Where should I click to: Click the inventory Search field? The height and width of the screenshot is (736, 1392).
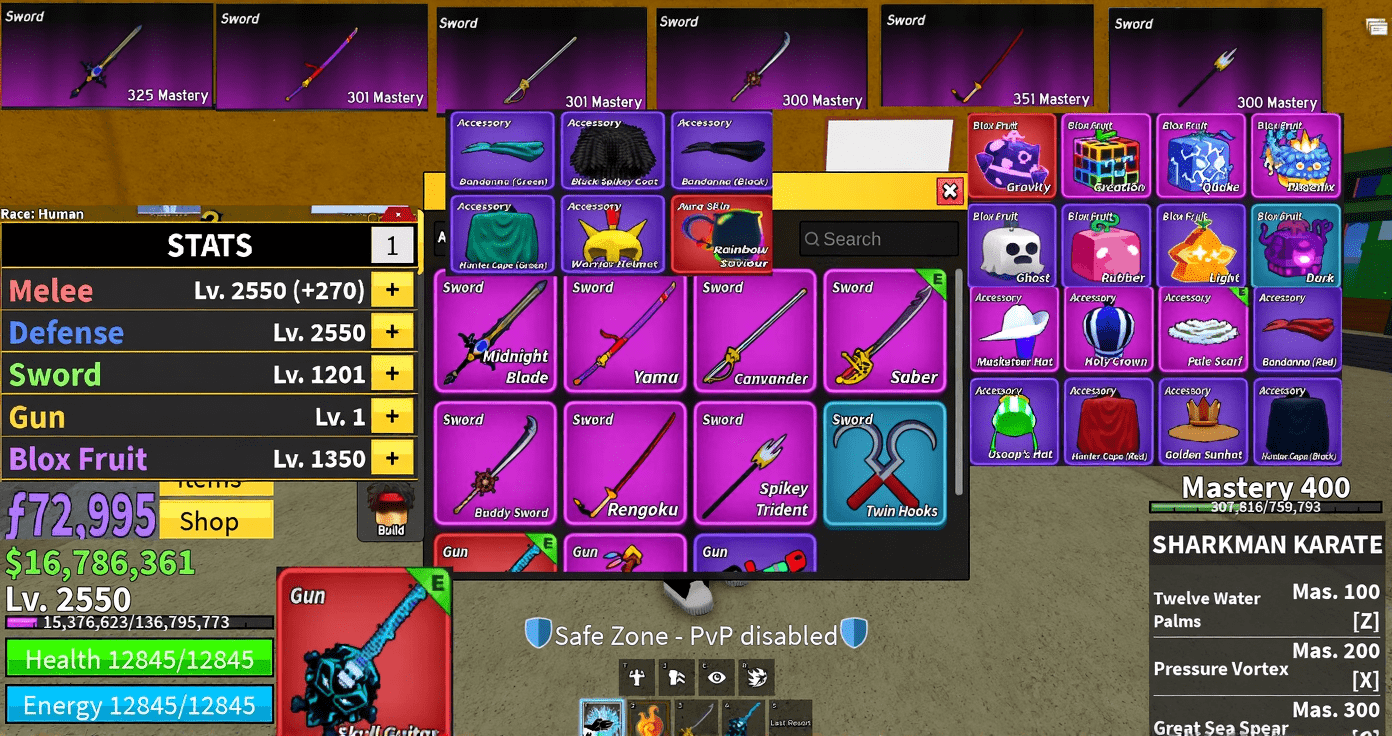point(878,239)
